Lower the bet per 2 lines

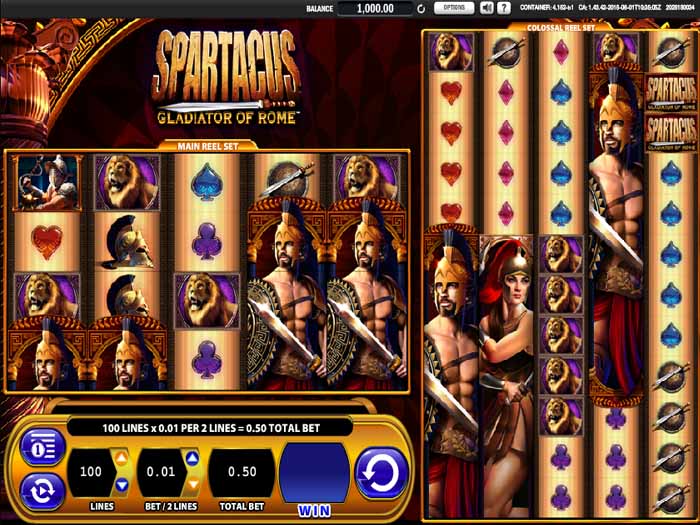pos(192,485)
